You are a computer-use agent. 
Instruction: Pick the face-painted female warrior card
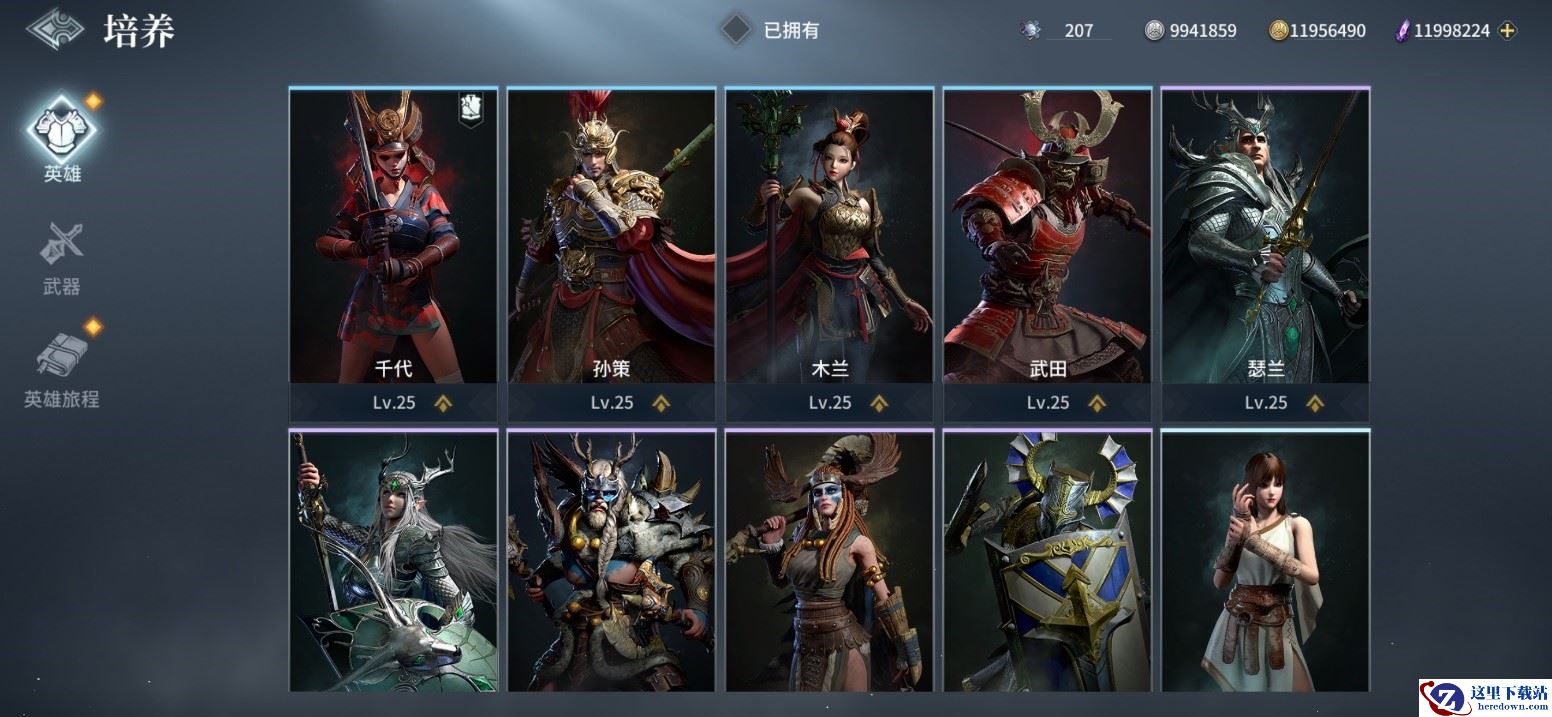pyautogui.click(x=829, y=561)
